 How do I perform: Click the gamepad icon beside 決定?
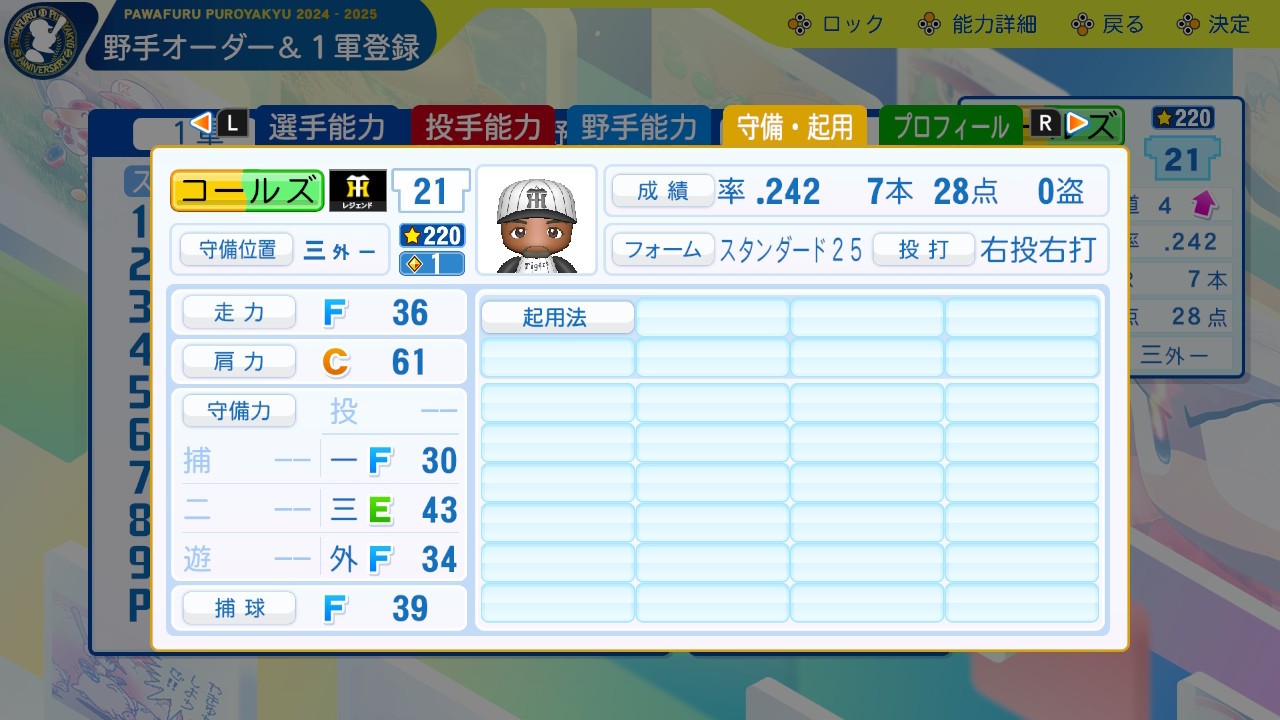click(1189, 24)
